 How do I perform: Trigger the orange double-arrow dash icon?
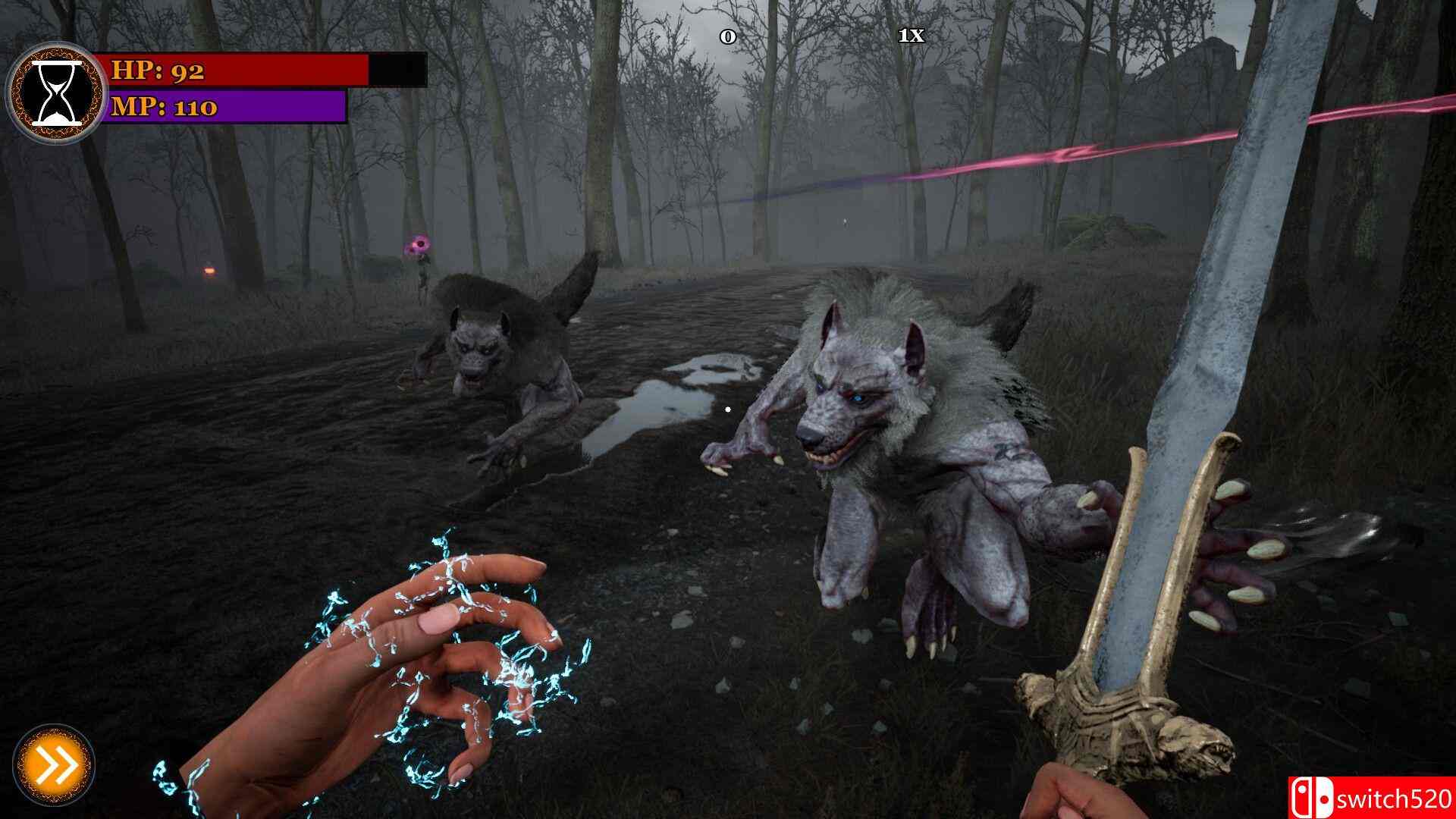coord(54,764)
